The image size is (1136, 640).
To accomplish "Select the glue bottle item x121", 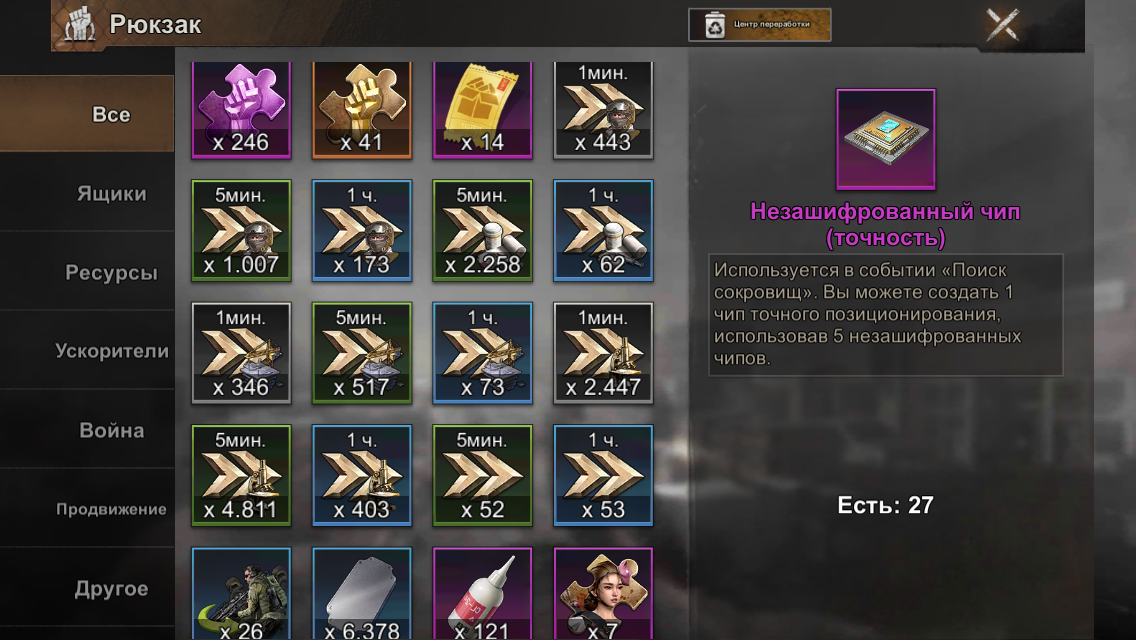I will [x=482, y=595].
